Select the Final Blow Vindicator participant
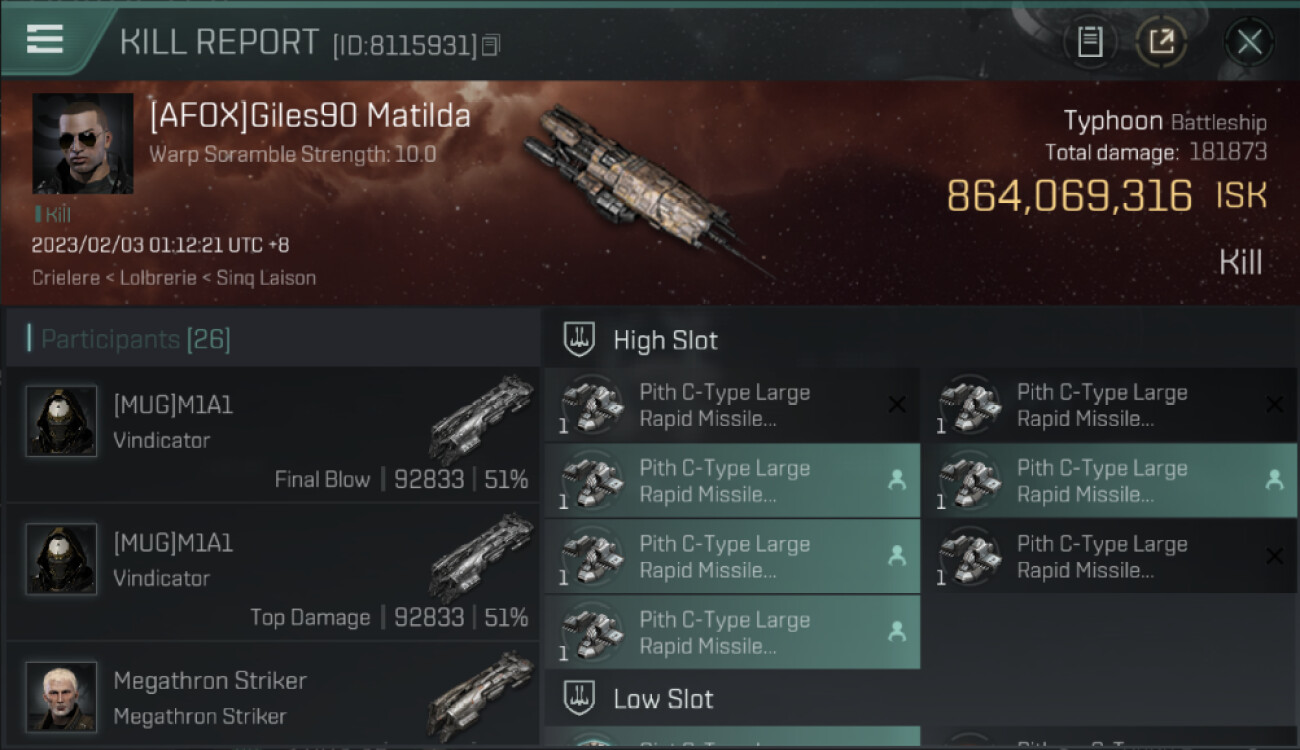Image resolution: width=1300 pixels, height=750 pixels. [x=272, y=435]
